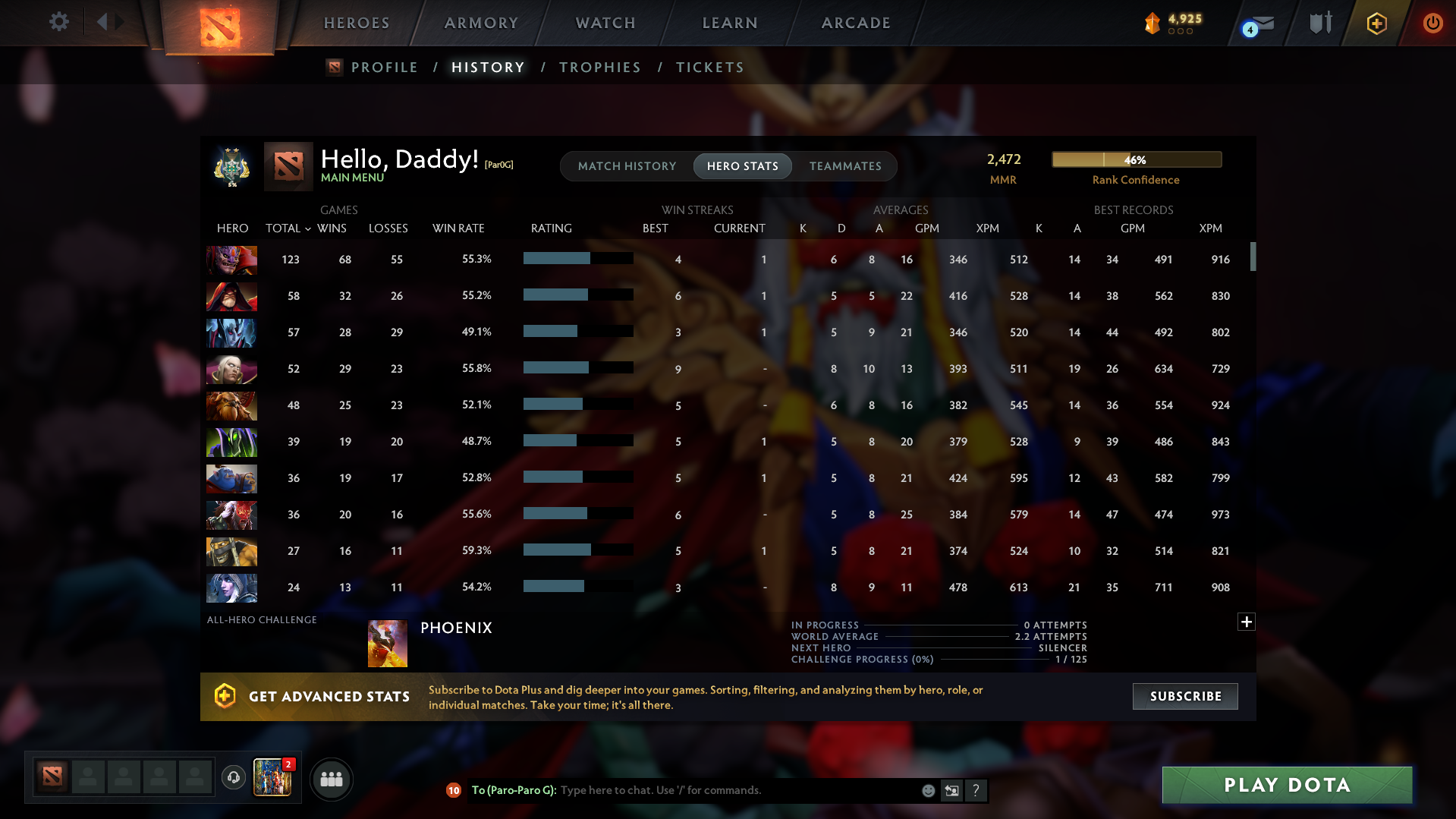Image resolution: width=1456 pixels, height=819 pixels.
Task: Open the party finder people icon
Action: tap(331, 779)
